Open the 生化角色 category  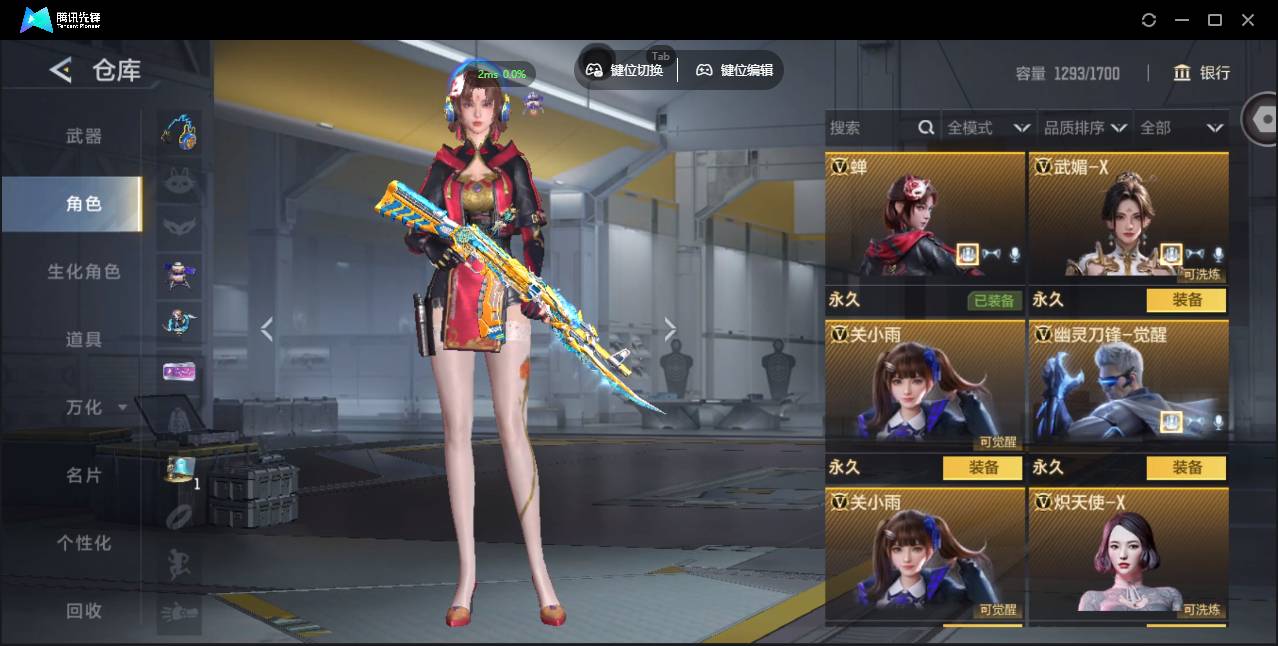tap(84, 272)
